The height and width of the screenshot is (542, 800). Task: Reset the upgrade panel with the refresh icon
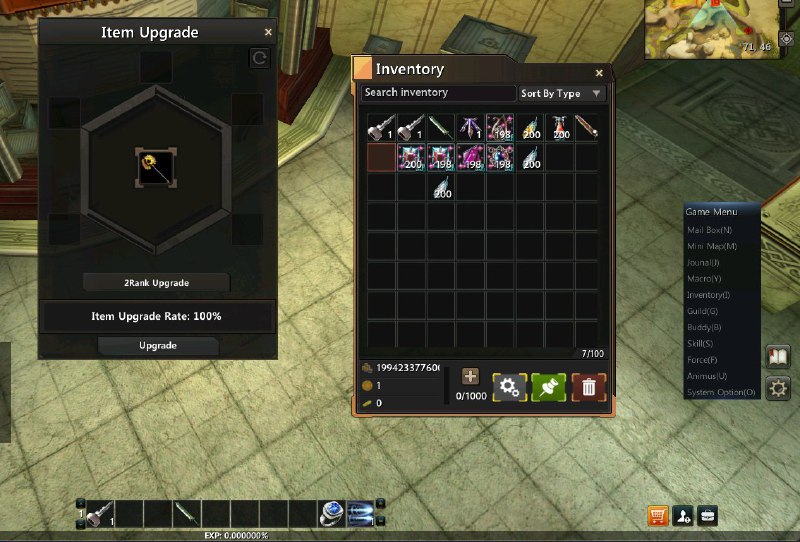[x=259, y=59]
